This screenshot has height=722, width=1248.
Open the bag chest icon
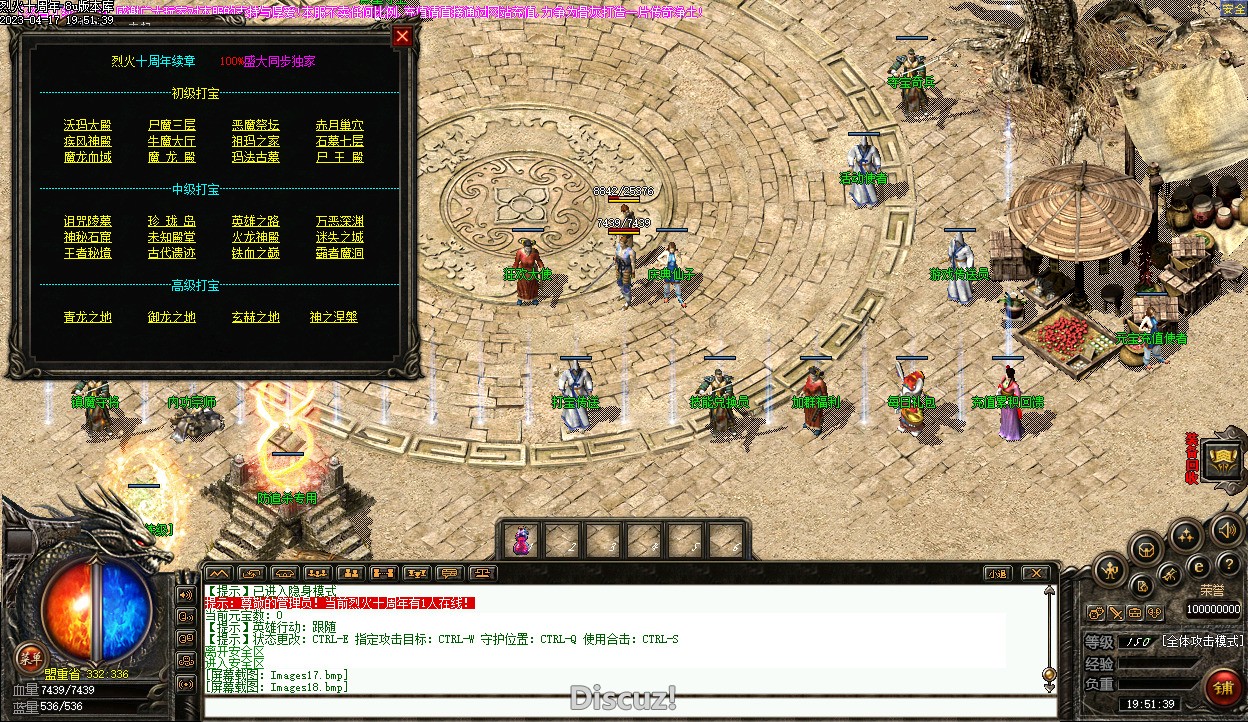pos(1146,548)
